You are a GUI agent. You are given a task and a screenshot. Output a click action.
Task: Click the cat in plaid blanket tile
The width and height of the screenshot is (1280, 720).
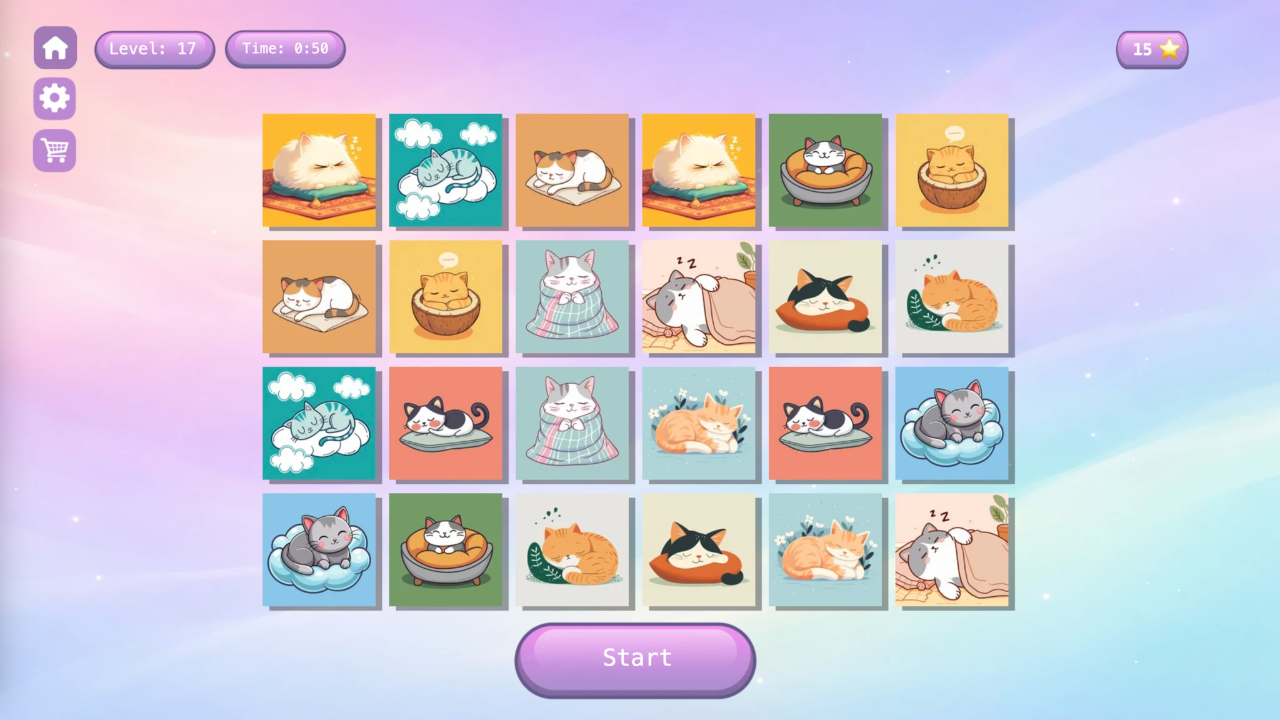(x=573, y=297)
